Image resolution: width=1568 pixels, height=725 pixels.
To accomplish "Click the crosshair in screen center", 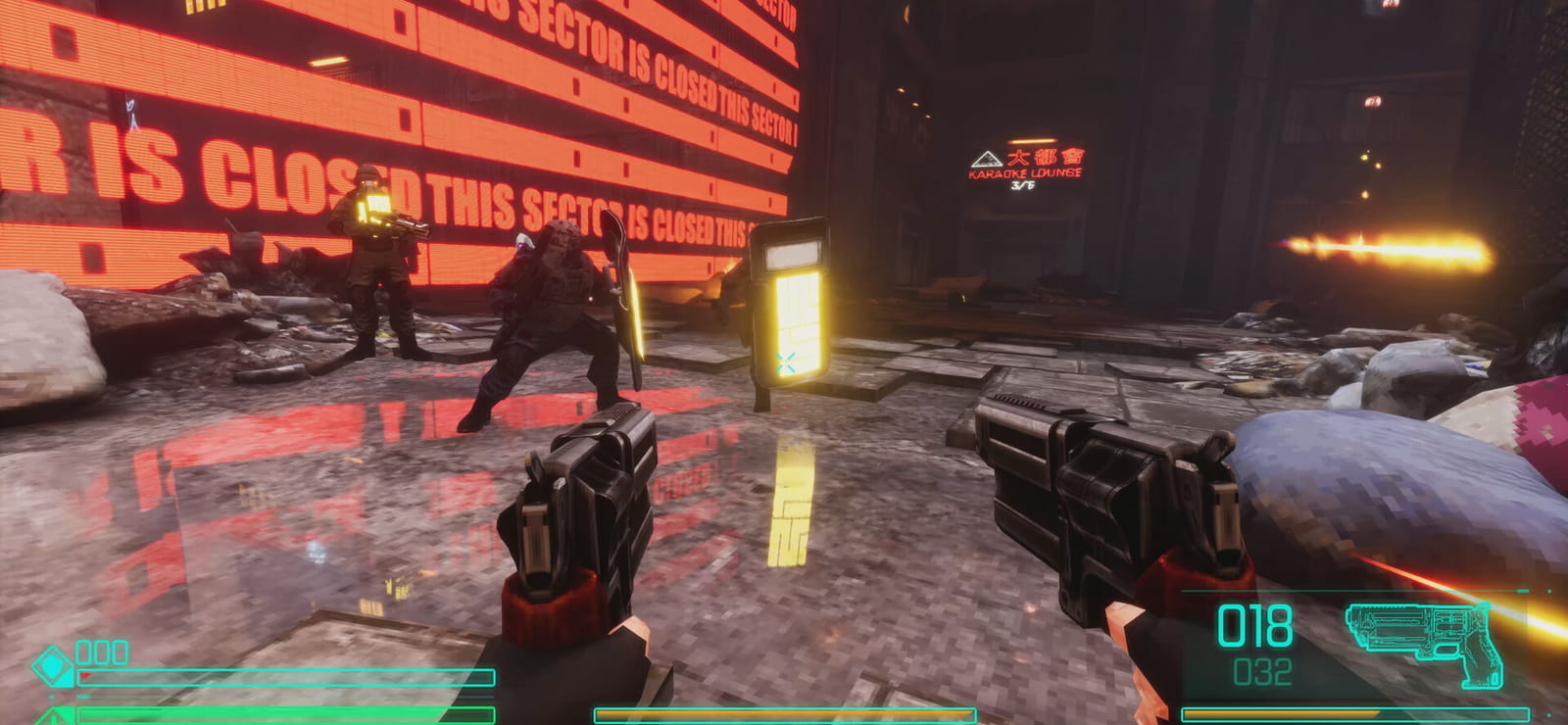I will coord(784,362).
